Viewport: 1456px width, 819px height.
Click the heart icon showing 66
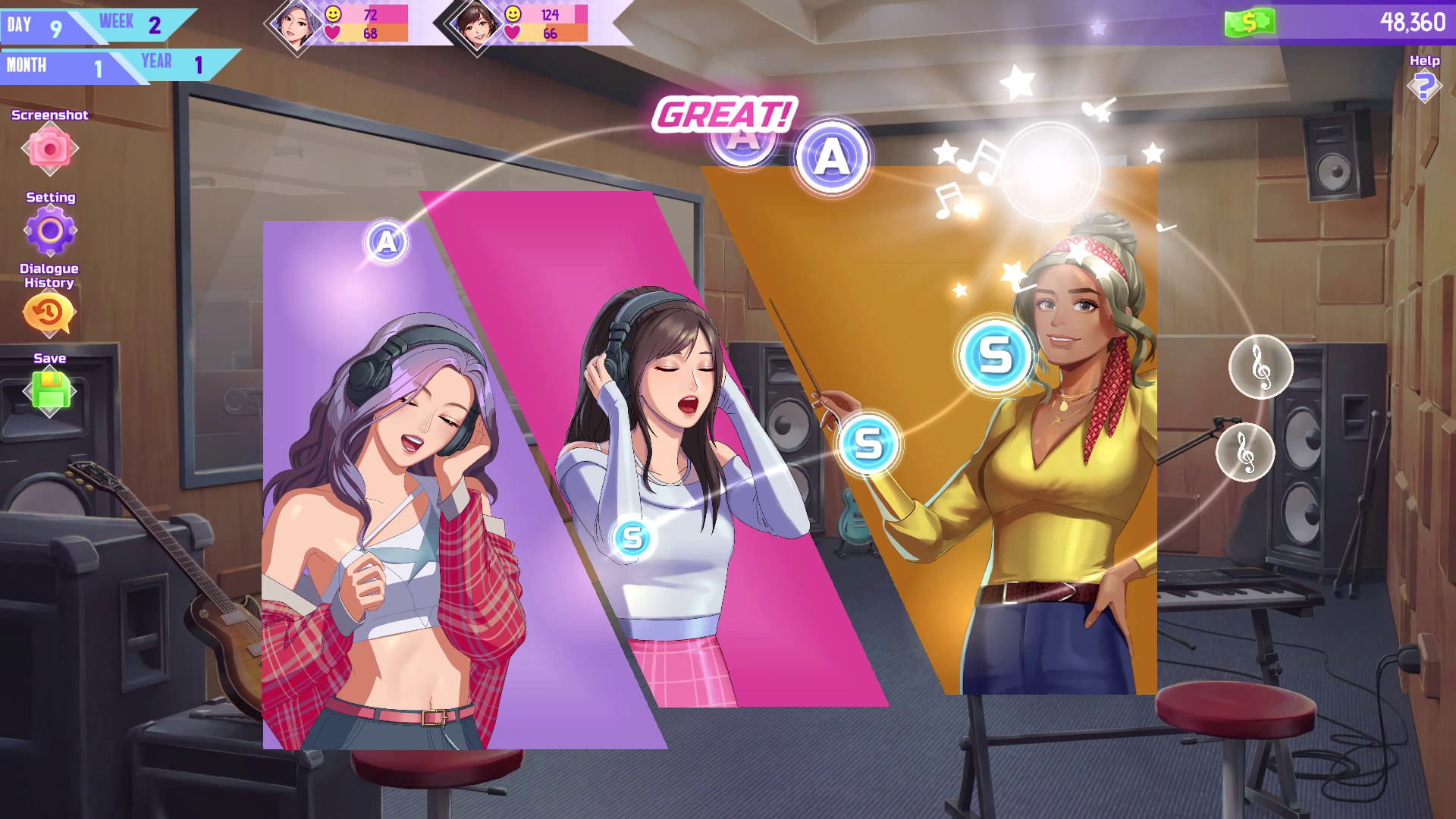[x=514, y=33]
